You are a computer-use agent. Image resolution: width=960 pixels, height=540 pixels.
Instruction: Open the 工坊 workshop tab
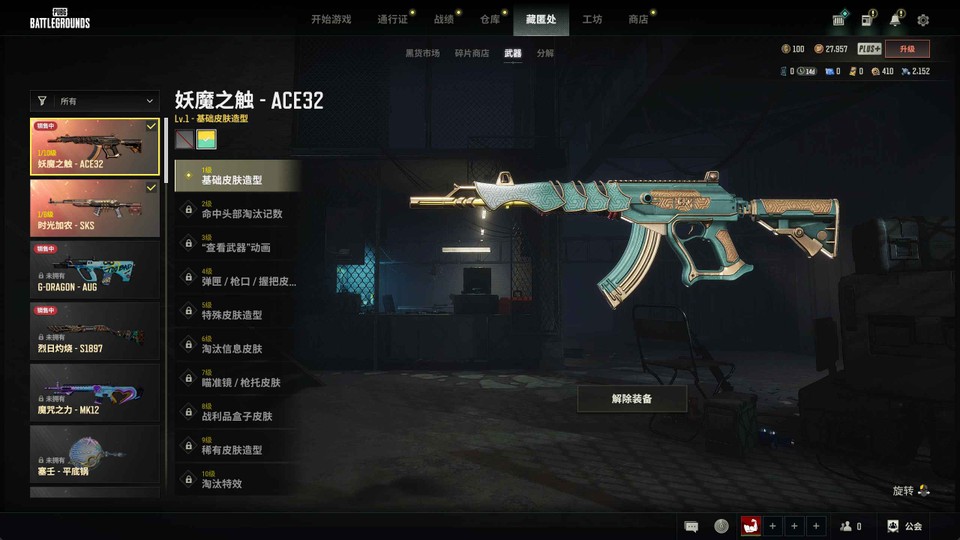click(x=592, y=19)
